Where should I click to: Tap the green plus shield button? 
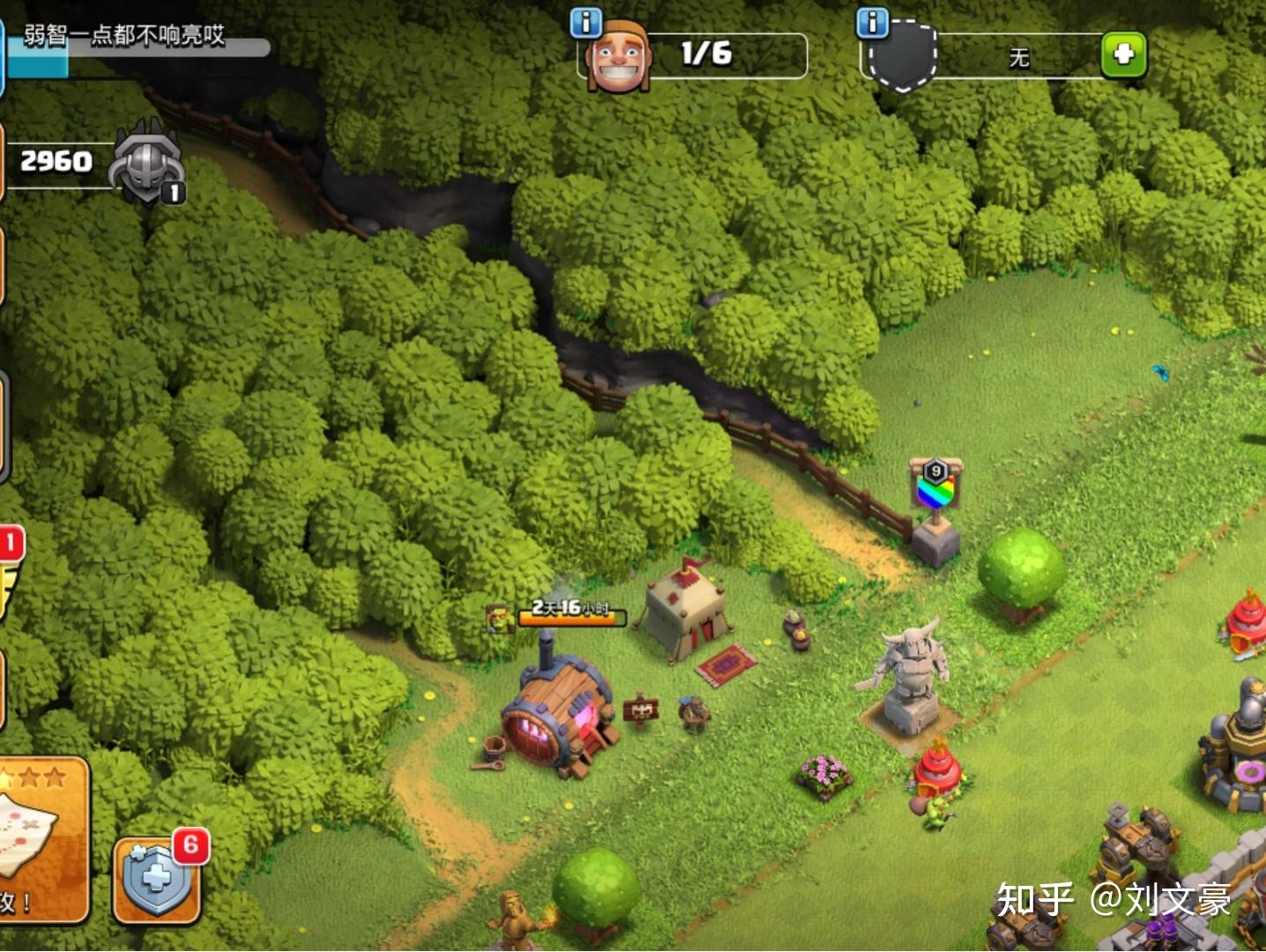1124,55
